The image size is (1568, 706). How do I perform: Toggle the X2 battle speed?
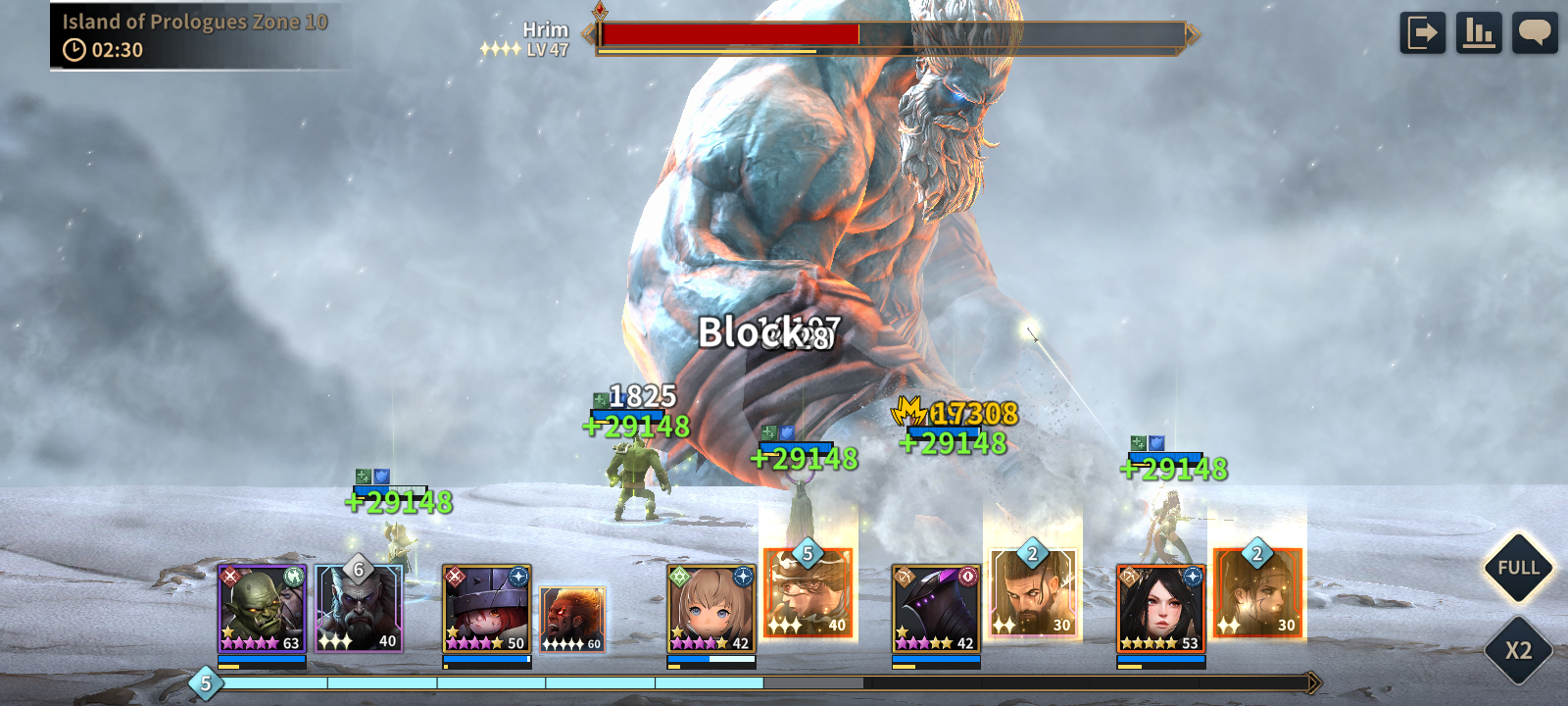[x=1518, y=650]
